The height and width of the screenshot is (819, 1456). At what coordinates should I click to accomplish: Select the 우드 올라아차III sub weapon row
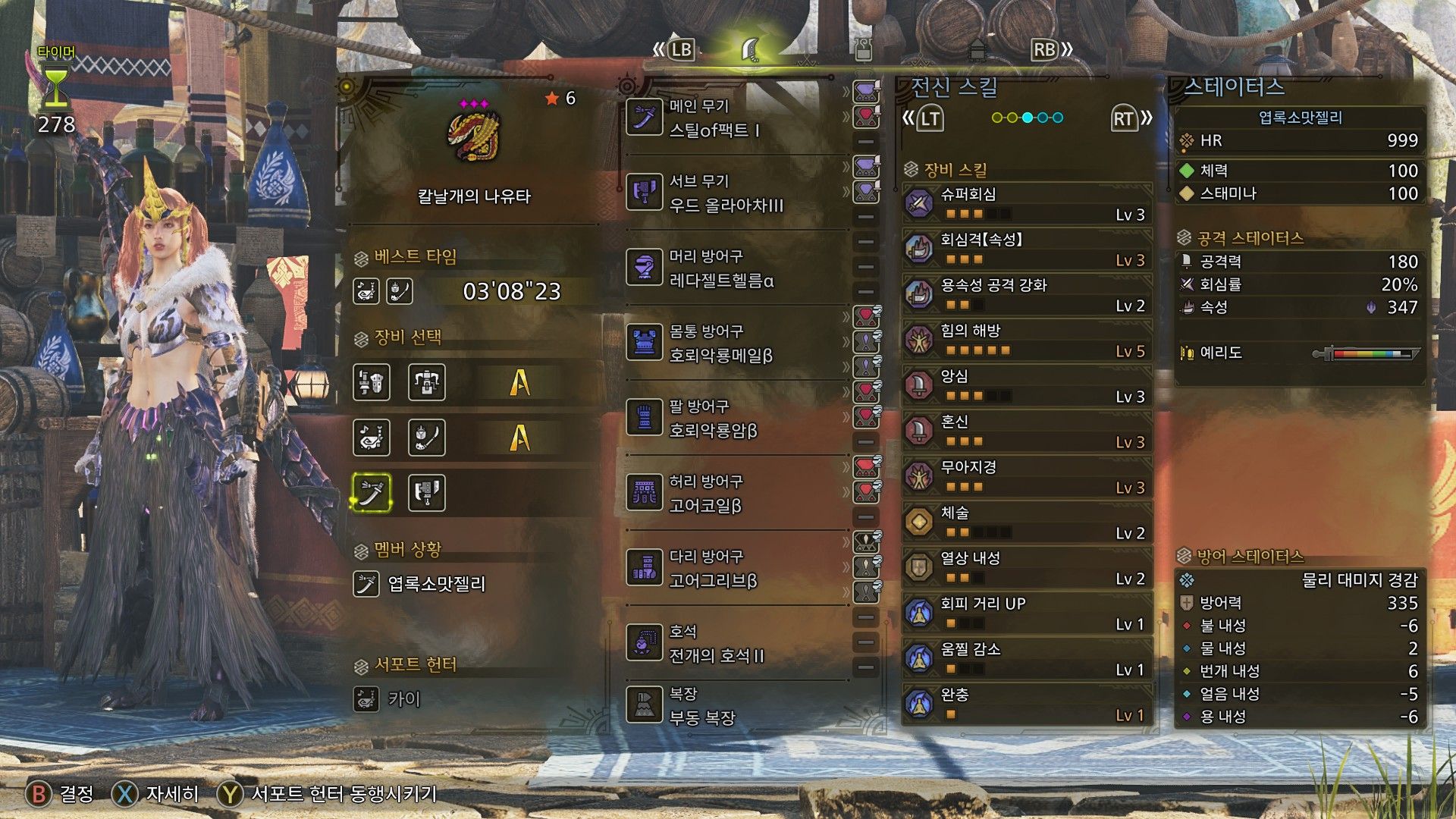click(728, 194)
